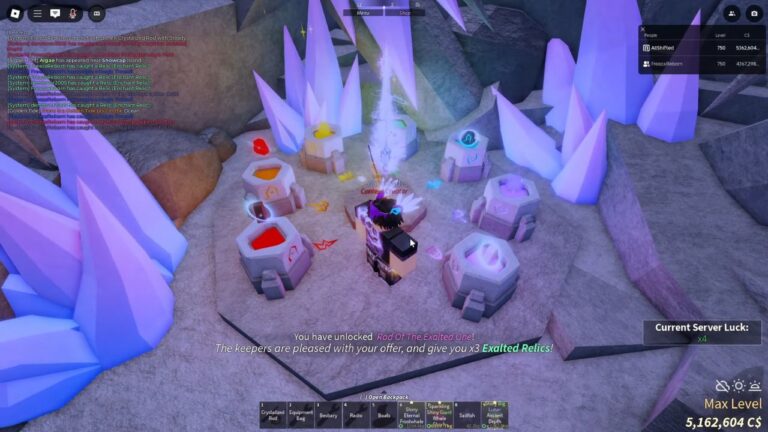Open the Roblox main menu logo
This screenshot has height=432, width=768.
13,13
